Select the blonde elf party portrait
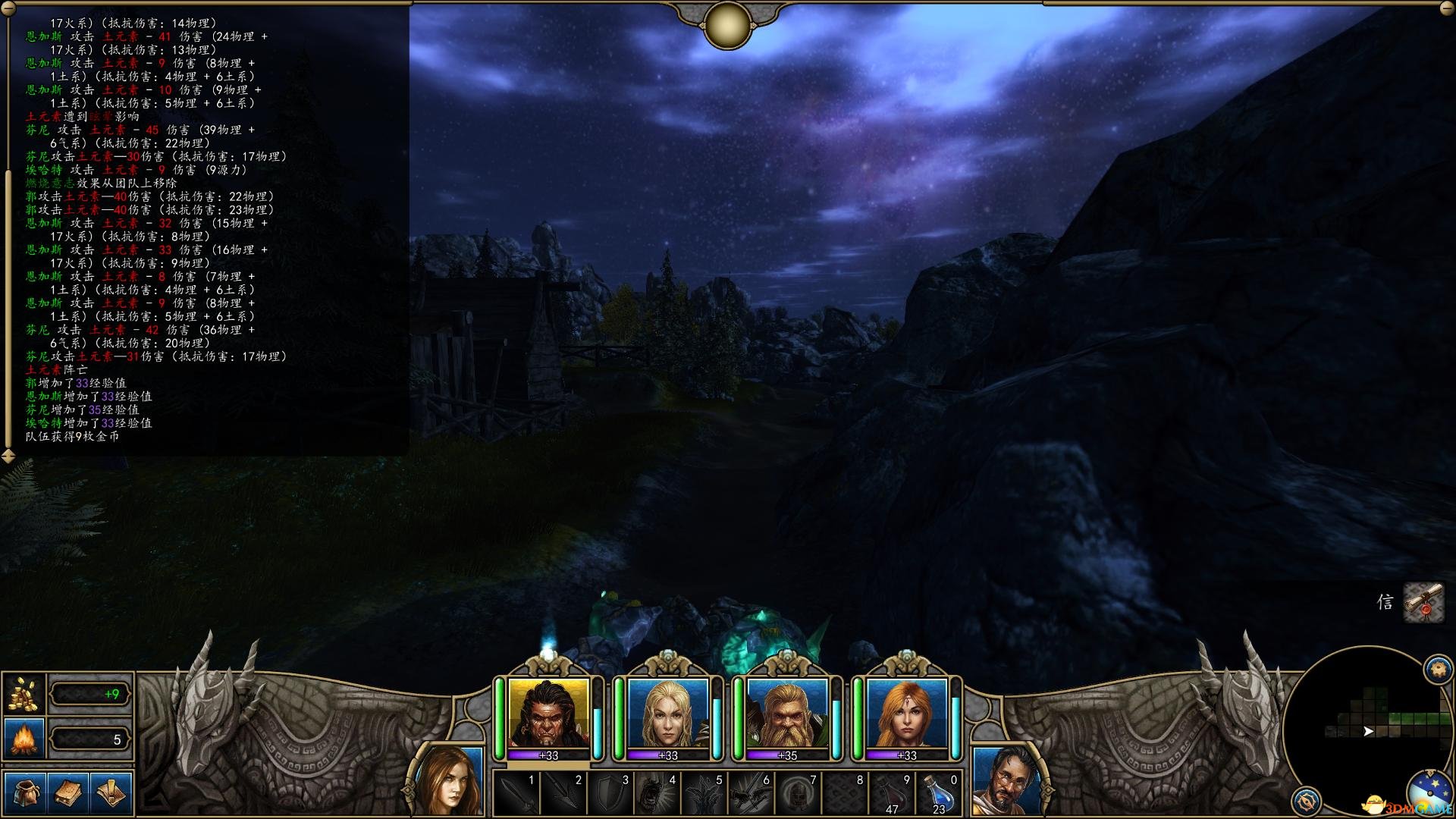 [667, 714]
